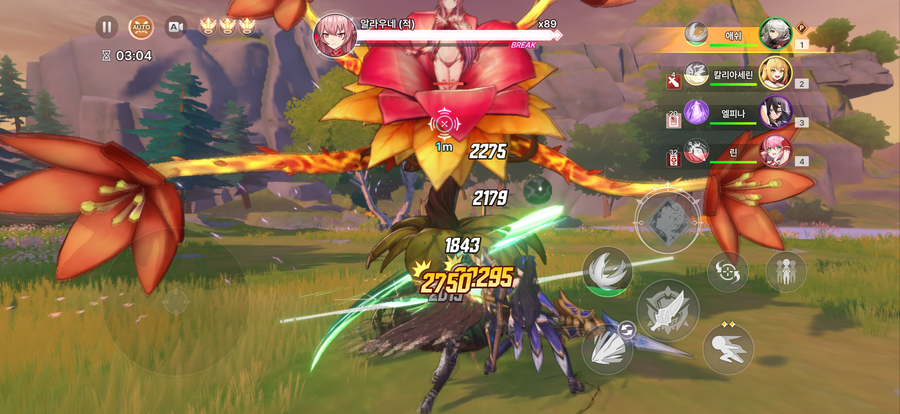Switch to party member 칼리아세린
The width and height of the screenshot is (900, 414).
click(775, 73)
